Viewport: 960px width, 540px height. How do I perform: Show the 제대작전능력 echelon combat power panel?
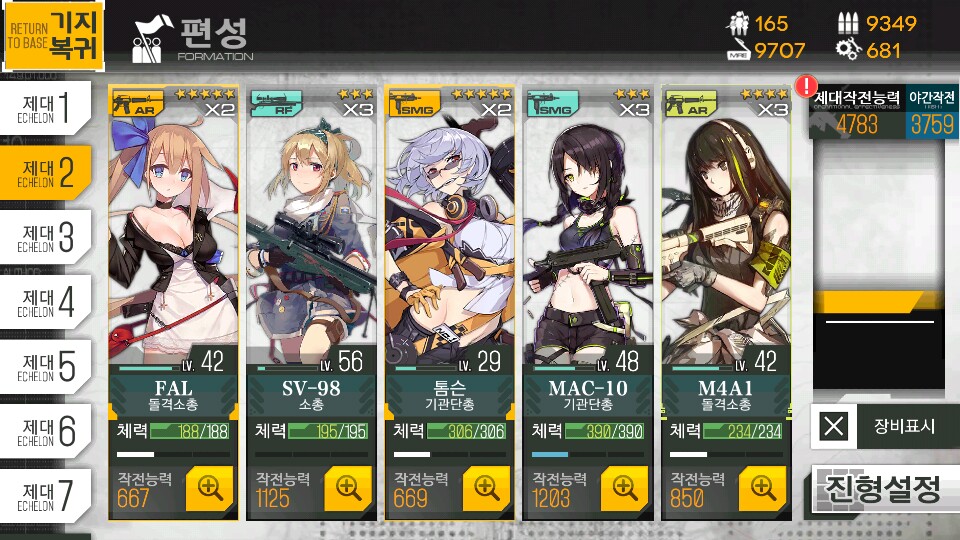click(857, 112)
